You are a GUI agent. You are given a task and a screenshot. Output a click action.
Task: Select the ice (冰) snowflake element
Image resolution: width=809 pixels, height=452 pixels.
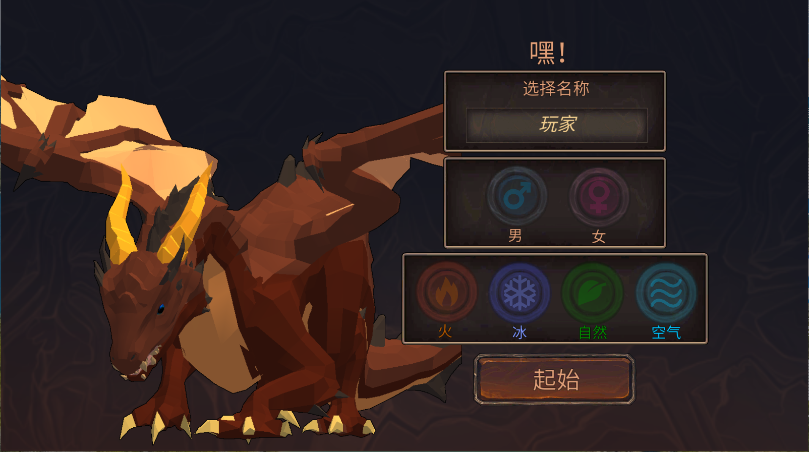[519, 292]
